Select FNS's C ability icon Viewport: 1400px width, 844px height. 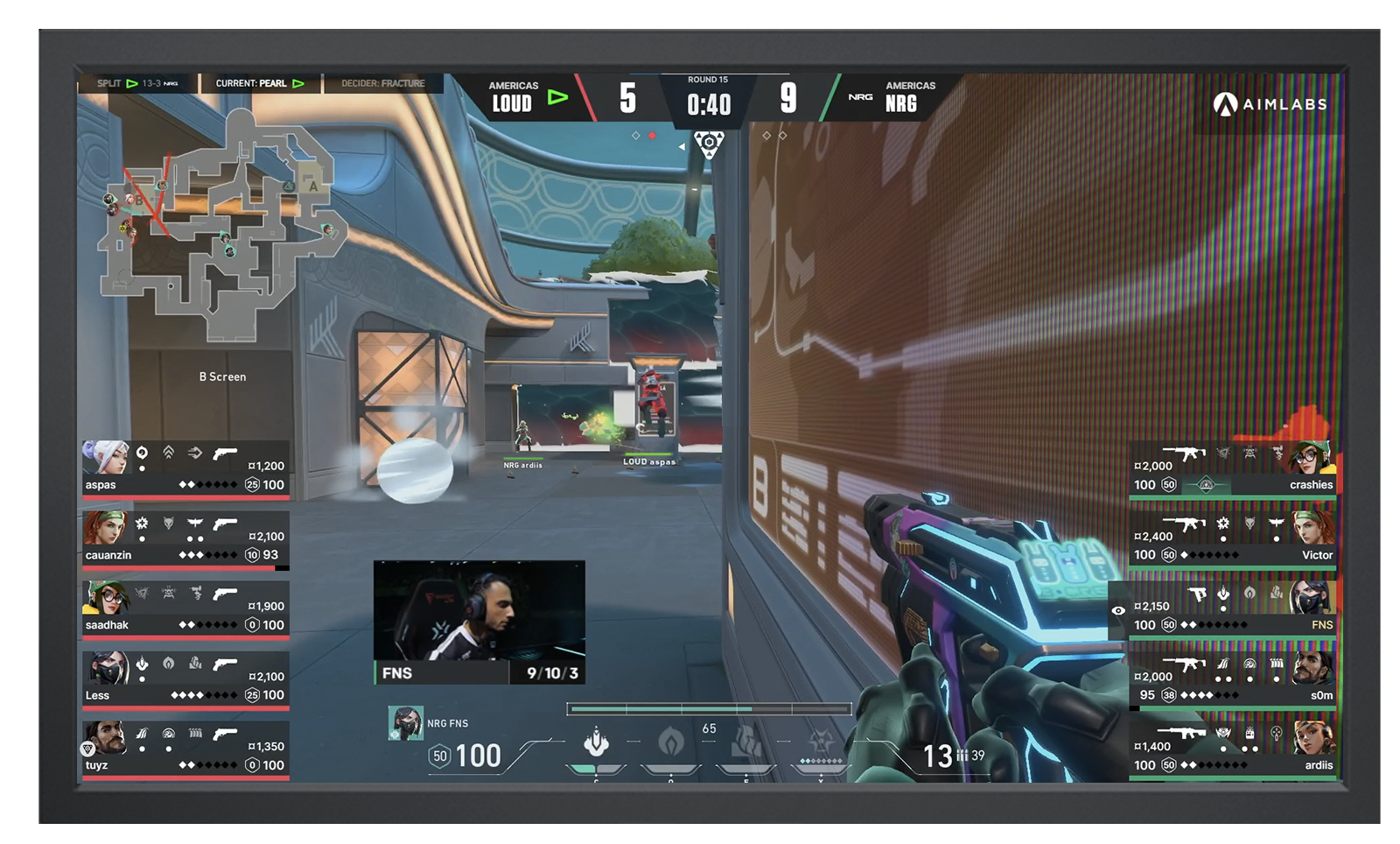click(x=596, y=743)
